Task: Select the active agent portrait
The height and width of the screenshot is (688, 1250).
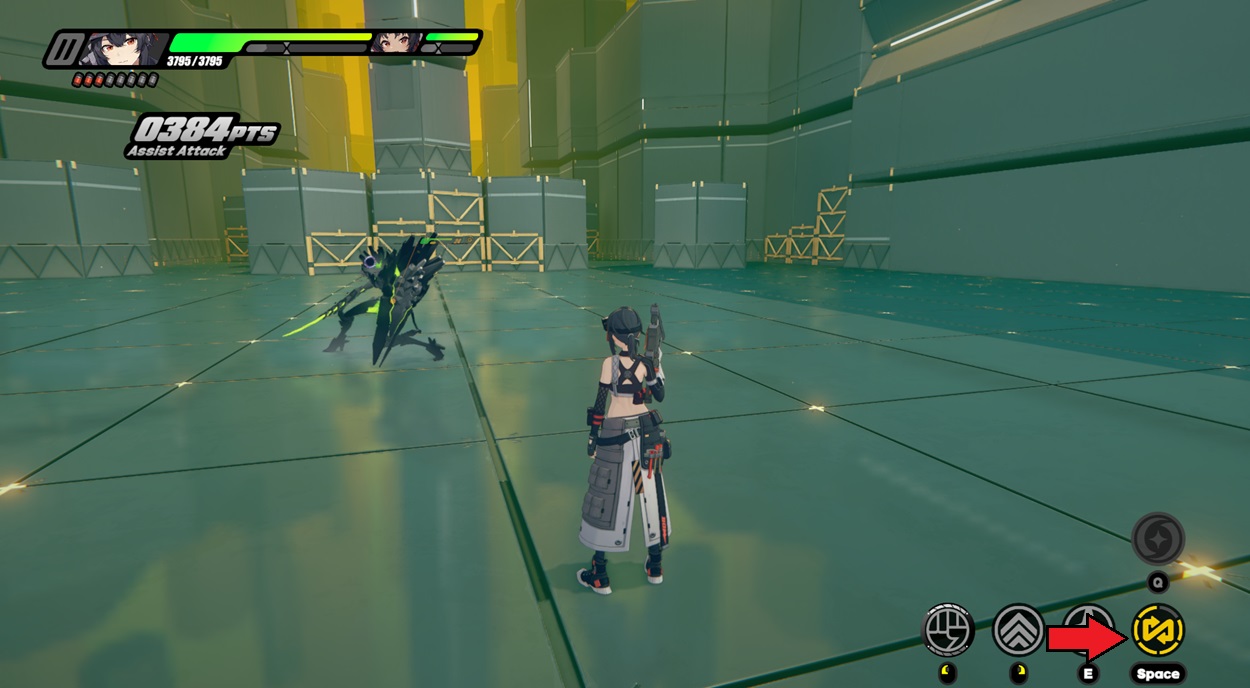Action: (x=123, y=48)
